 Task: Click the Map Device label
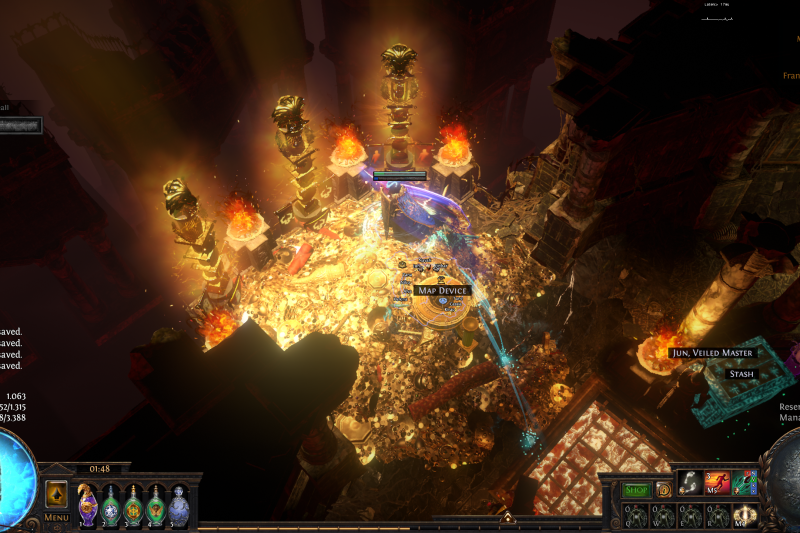point(441,290)
